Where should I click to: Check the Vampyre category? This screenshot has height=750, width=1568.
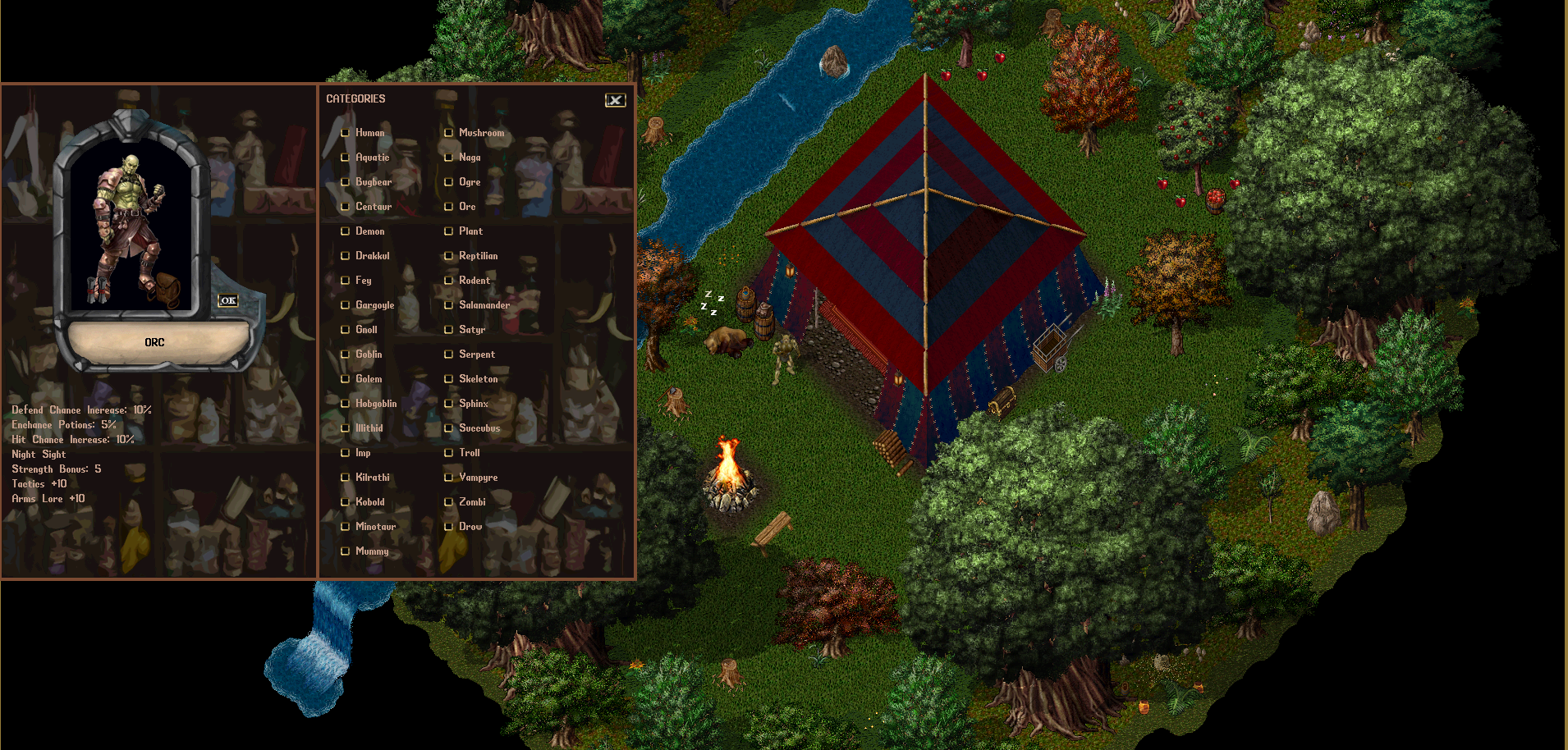pyautogui.click(x=448, y=477)
